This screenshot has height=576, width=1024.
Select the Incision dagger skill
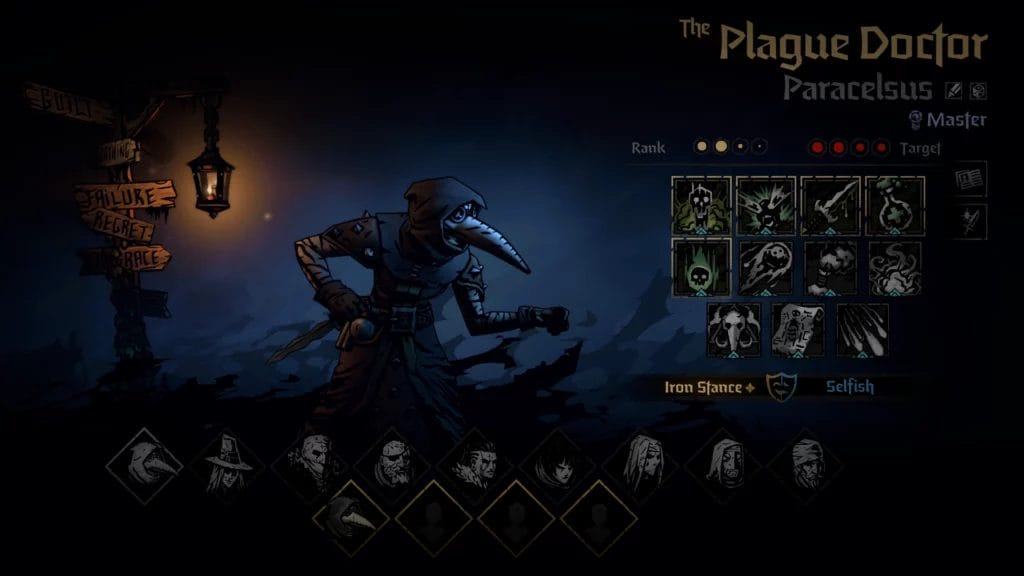[830, 205]
